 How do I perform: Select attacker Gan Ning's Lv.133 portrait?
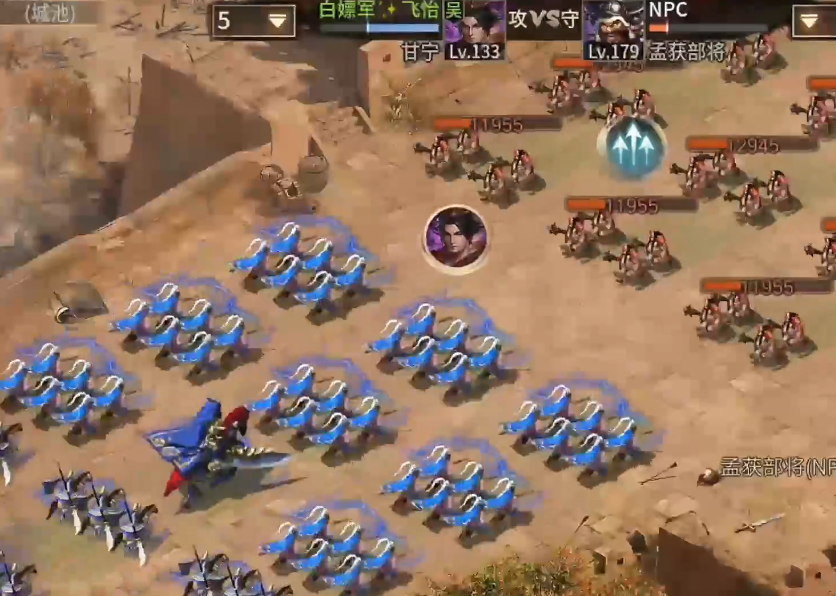coord(475,28)
